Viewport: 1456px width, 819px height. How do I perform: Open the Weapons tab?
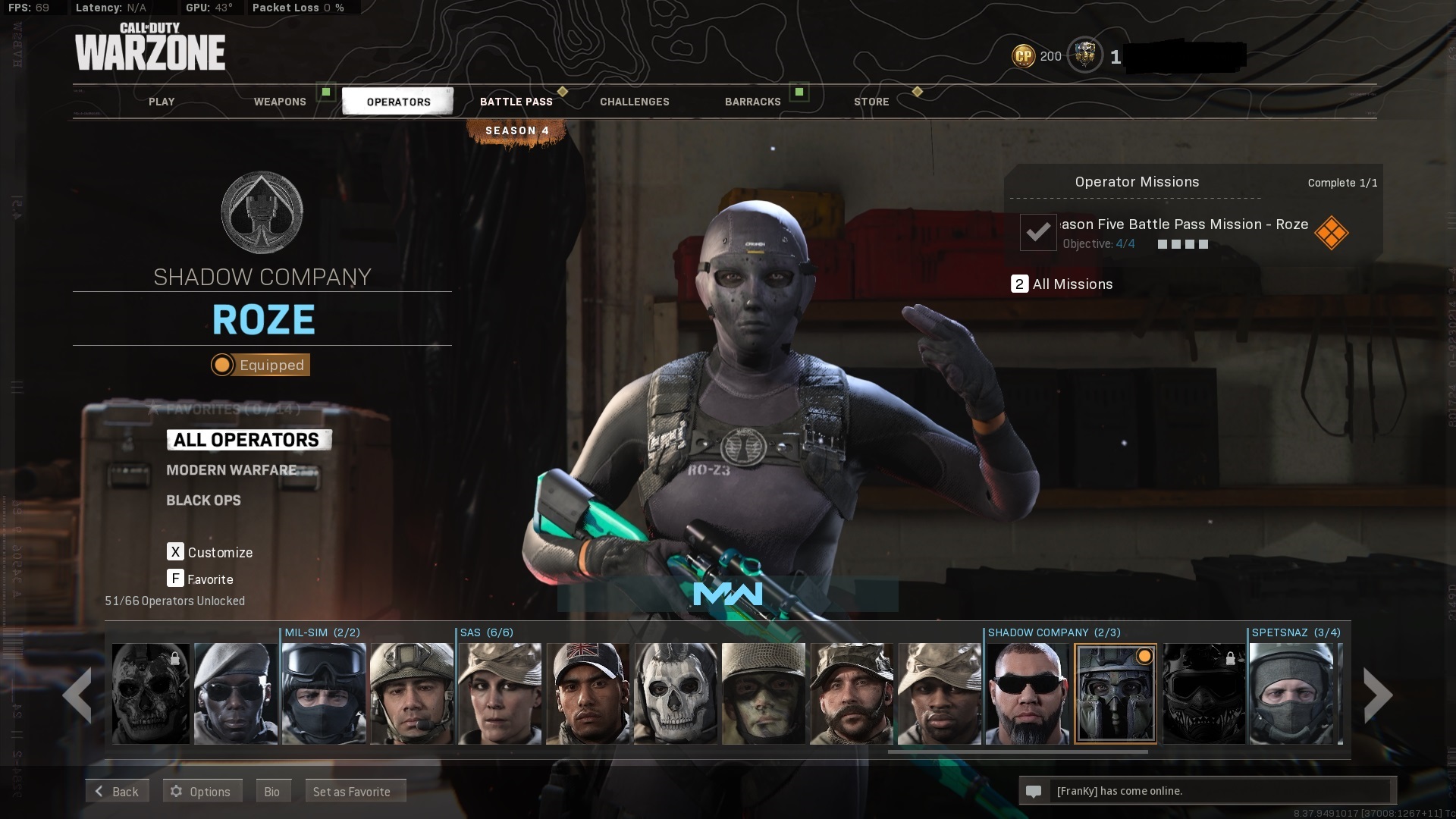click(280, 102)
